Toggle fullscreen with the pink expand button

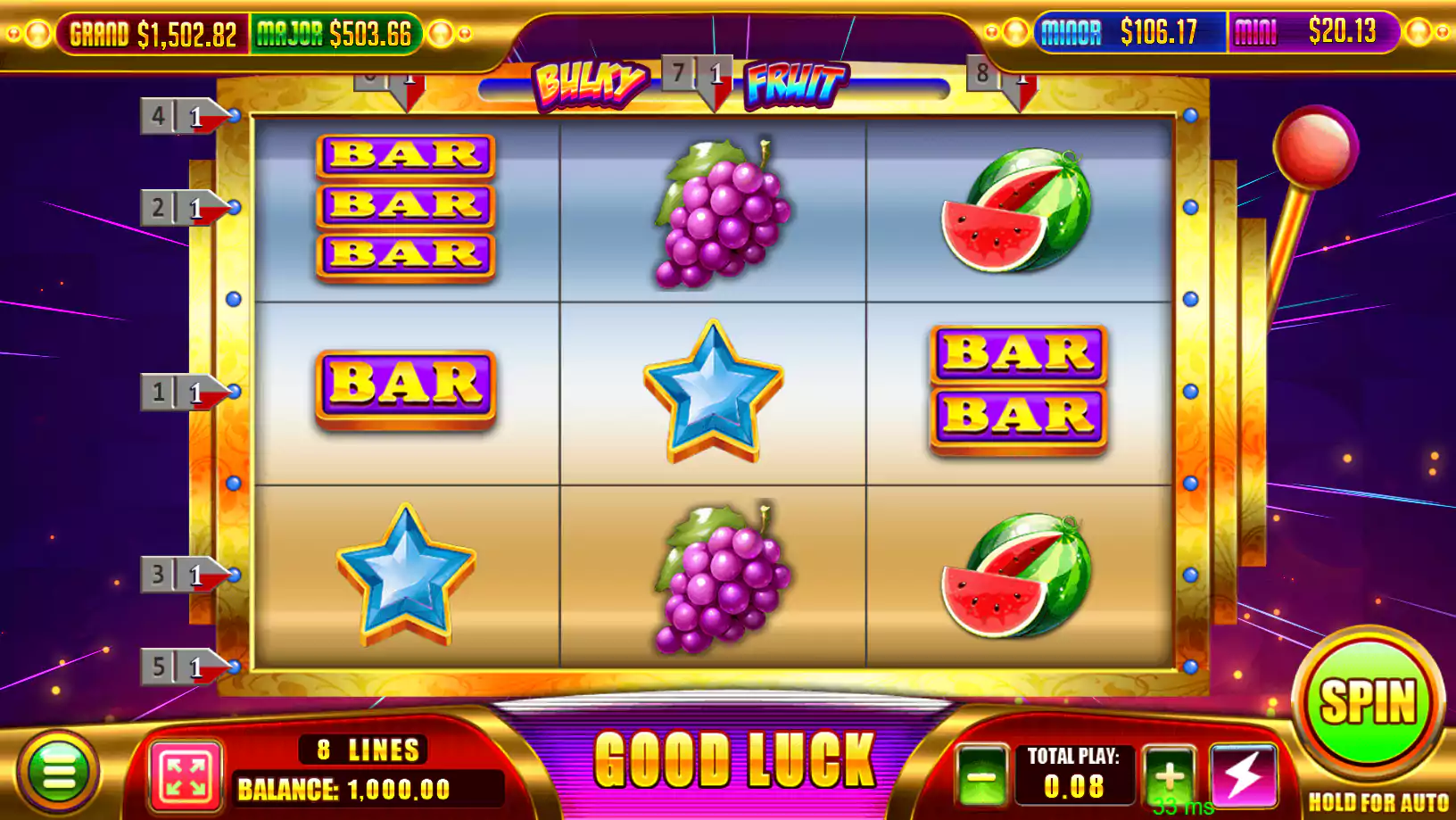[x=186, y=775]
